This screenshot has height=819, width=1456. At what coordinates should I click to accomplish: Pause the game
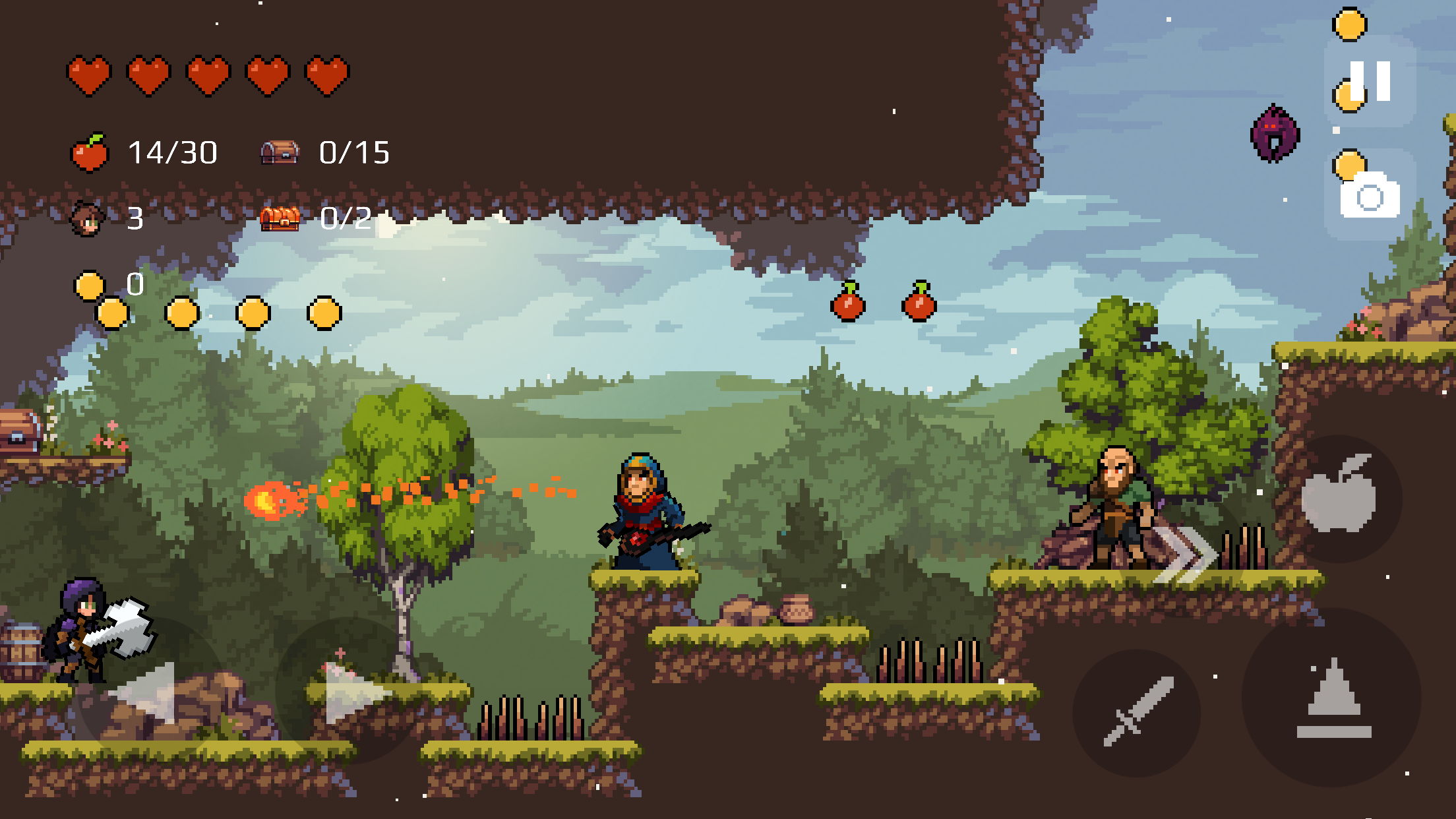tap(1370, 80)
